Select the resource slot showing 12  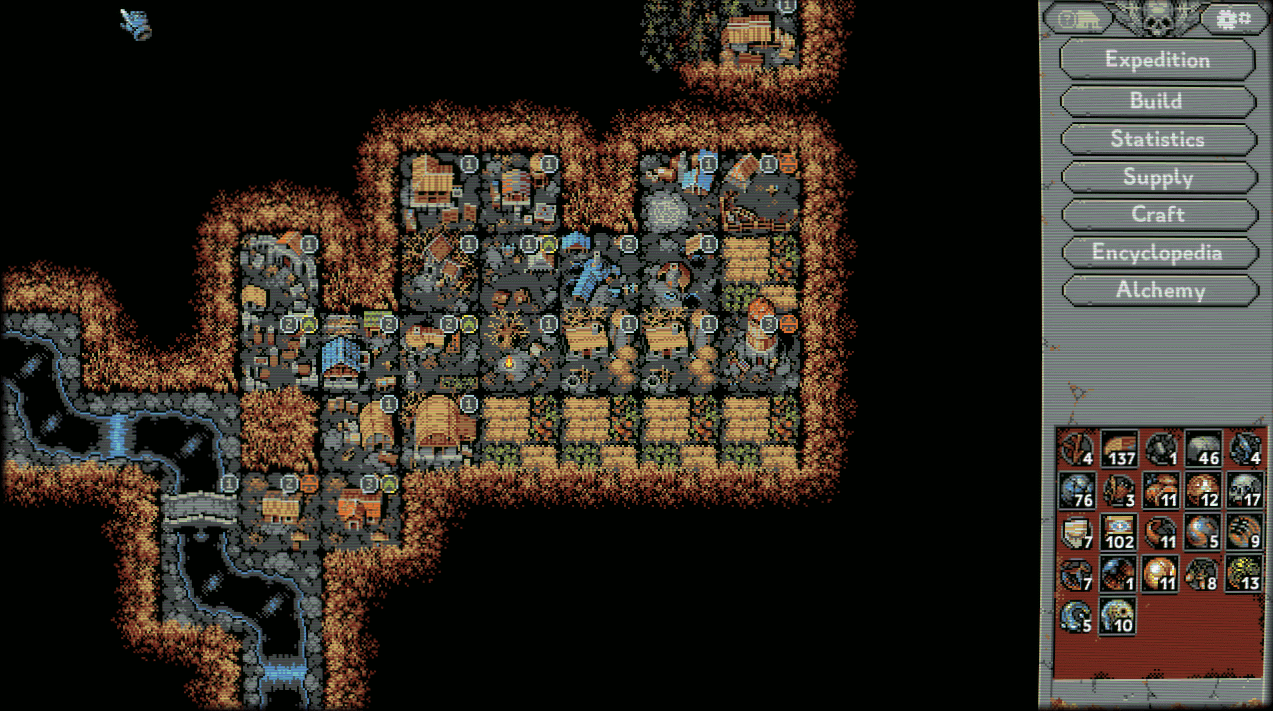coord(1202,491)
